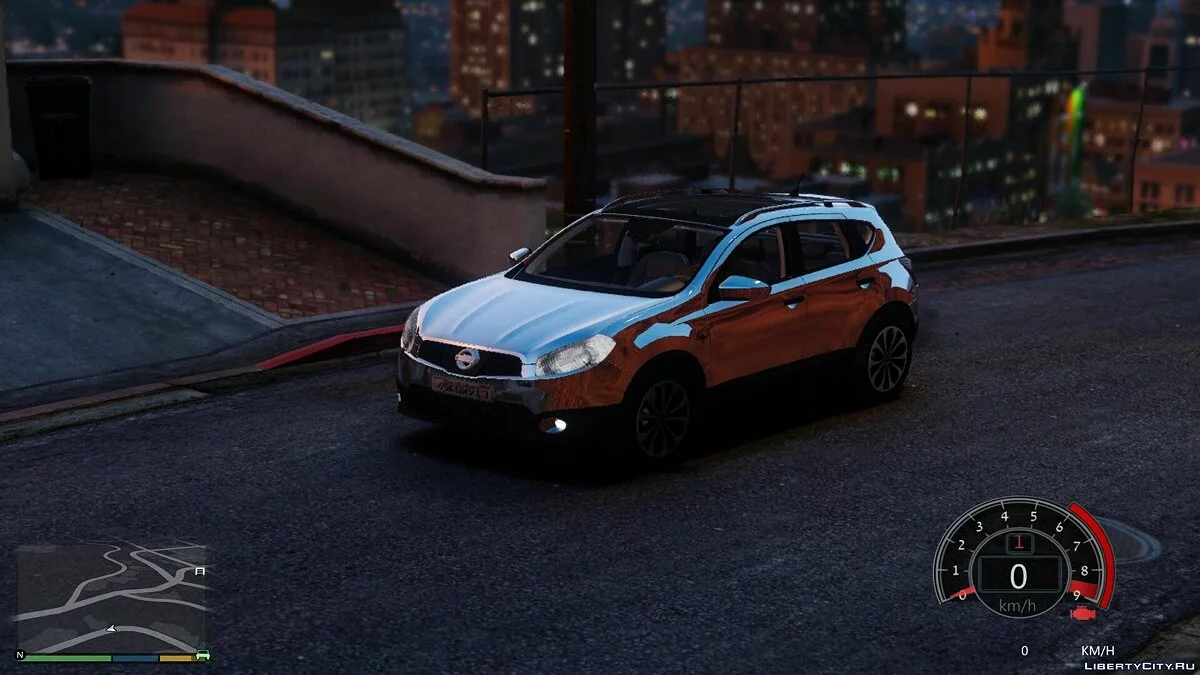Select the white square blip on minimap
The image size is (1200, 675).
pos(199,571)
